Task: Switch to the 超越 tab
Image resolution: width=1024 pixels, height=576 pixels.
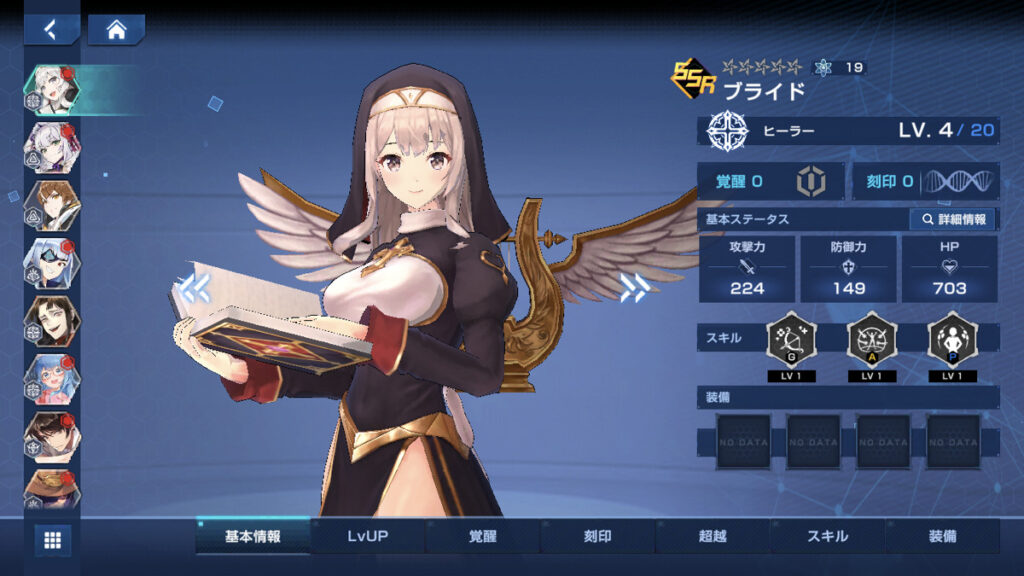Action: tap(712, 536)
